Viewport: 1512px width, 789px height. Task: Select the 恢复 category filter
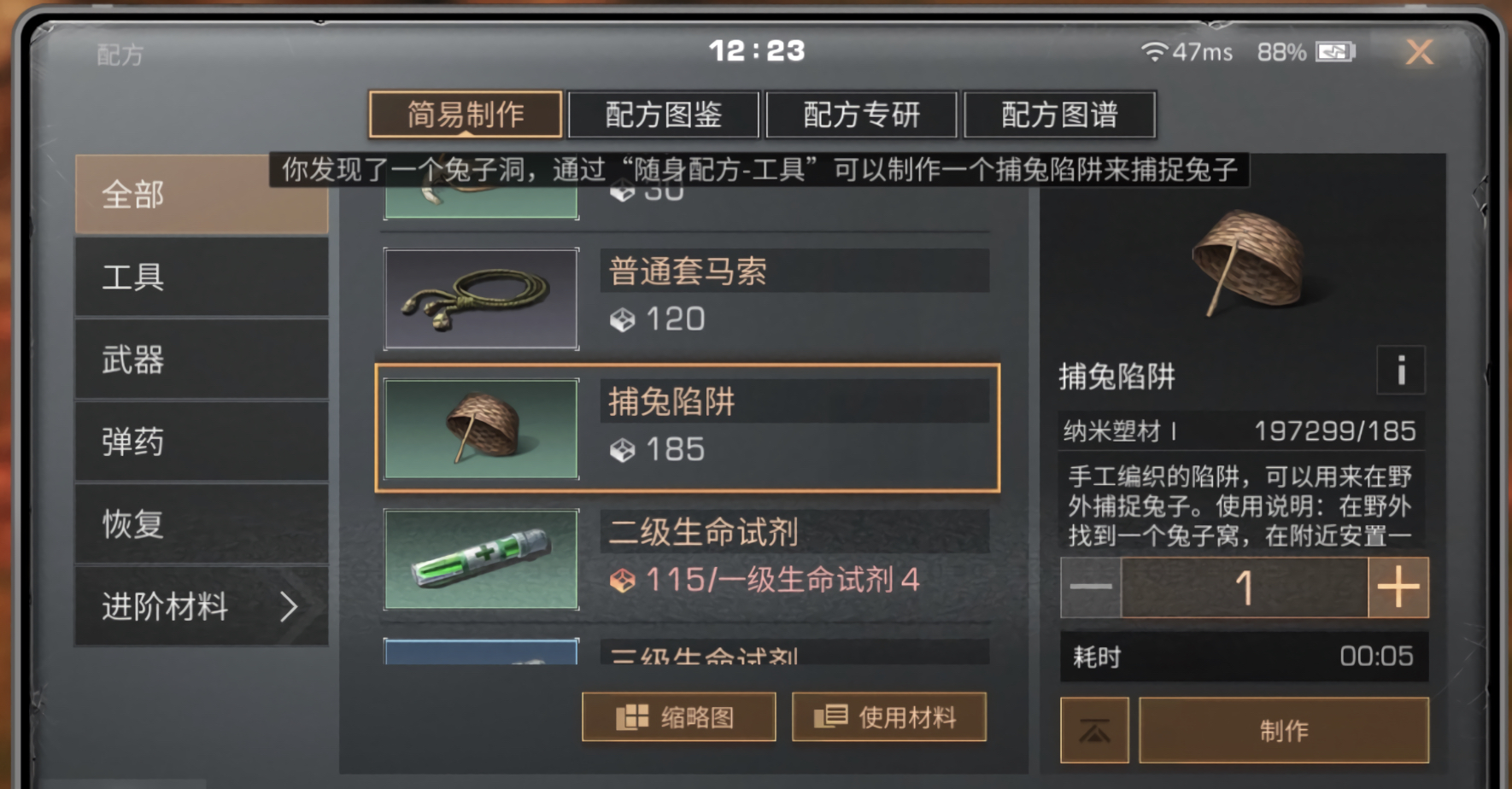pyautogui.click(x=202, y=524)
